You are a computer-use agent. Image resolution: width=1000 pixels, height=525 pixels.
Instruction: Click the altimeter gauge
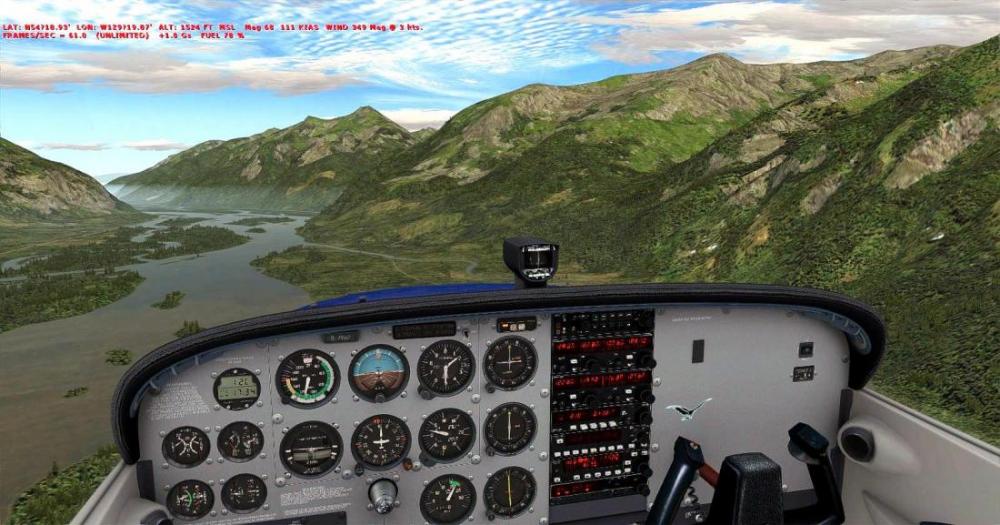pyautogui.click(x=446, y=367)
